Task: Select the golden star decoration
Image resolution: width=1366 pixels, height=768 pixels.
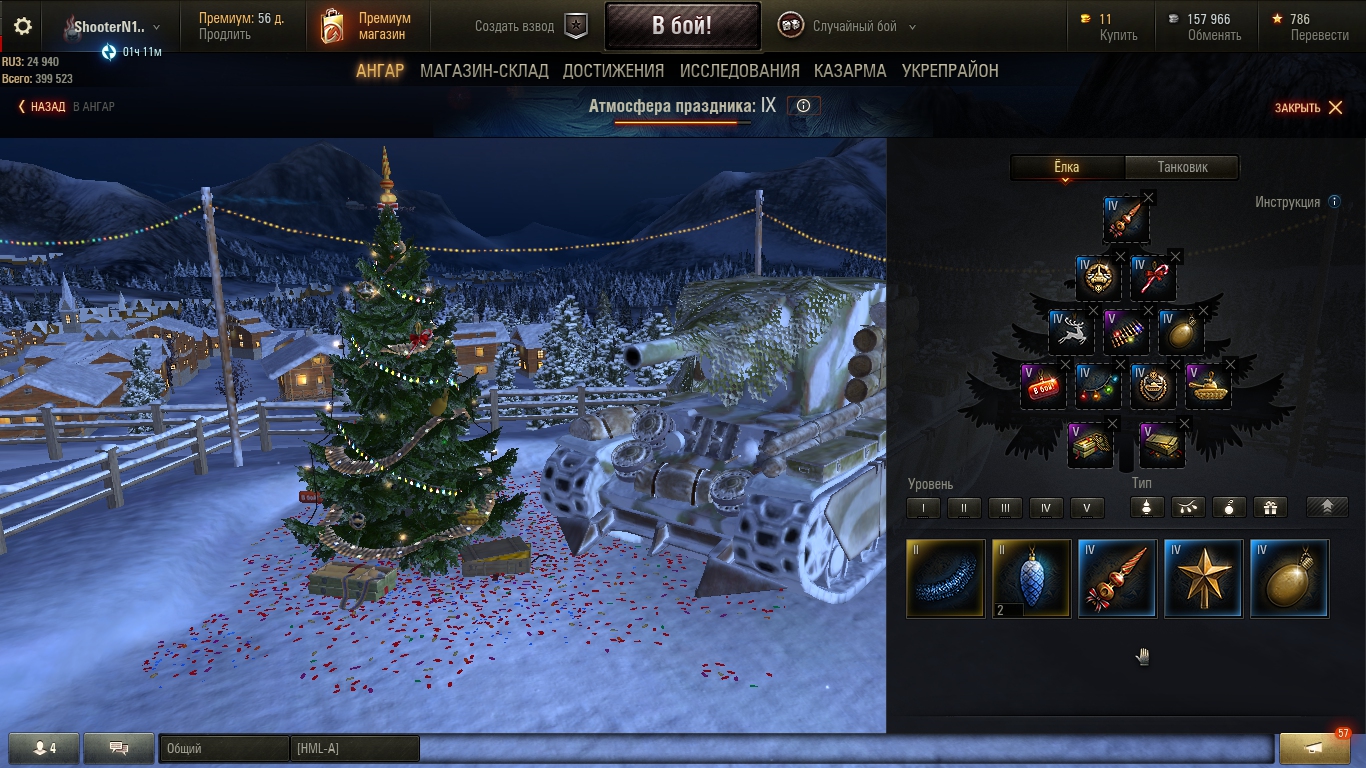Action: pyautogui.click(x=1203, y=578)
